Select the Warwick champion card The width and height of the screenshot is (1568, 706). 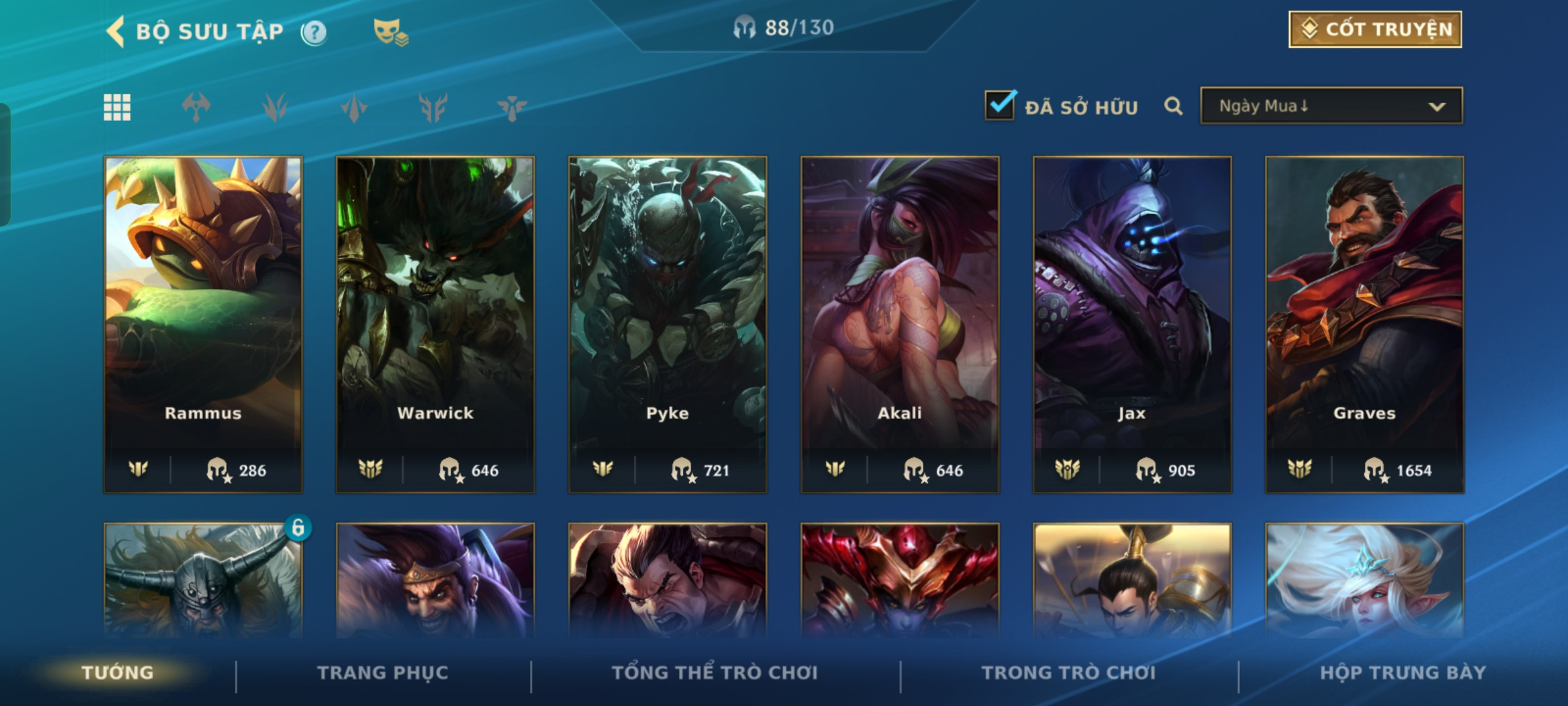click(435, 324)
